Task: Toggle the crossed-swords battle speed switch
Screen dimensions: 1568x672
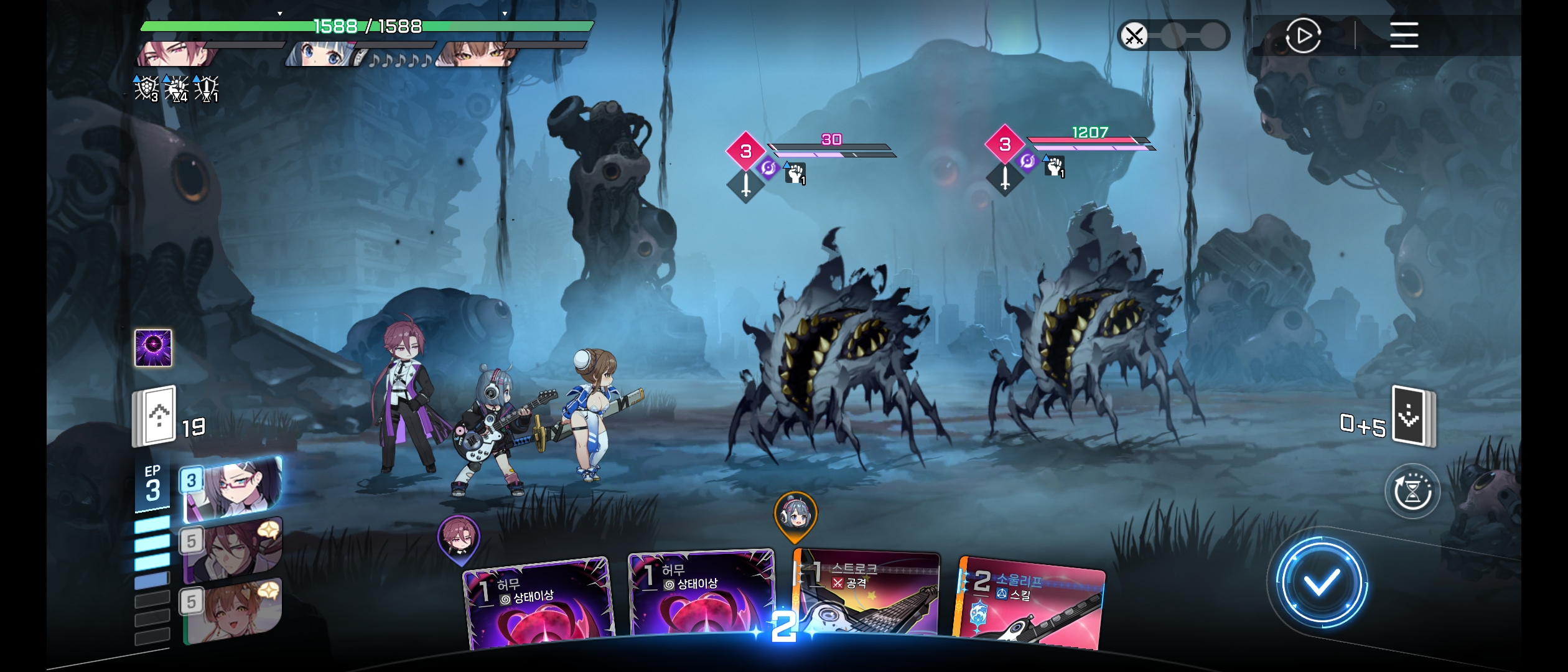Action: pos(1172,35)
